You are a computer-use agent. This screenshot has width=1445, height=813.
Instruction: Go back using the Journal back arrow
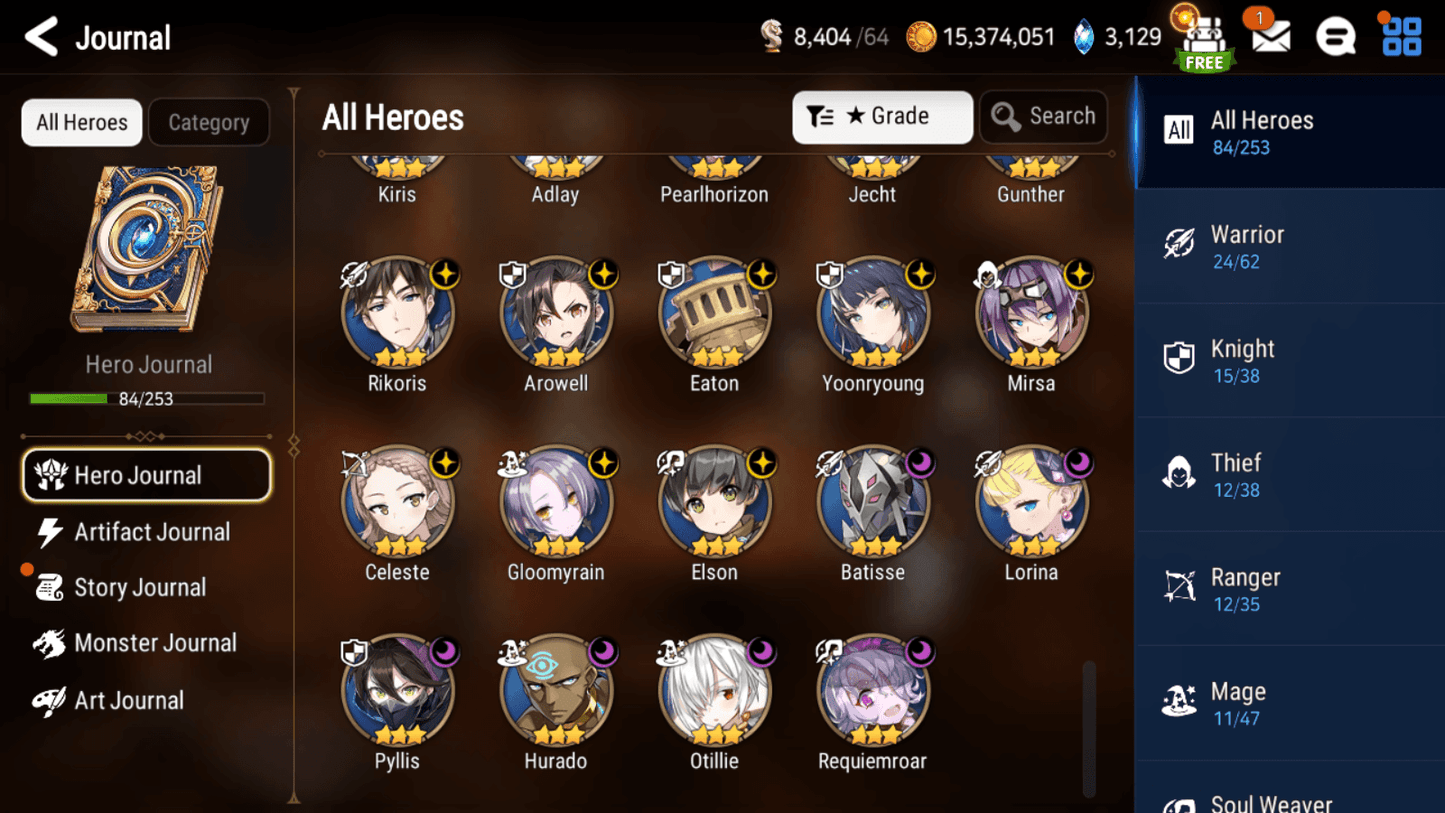click(40, 36)
